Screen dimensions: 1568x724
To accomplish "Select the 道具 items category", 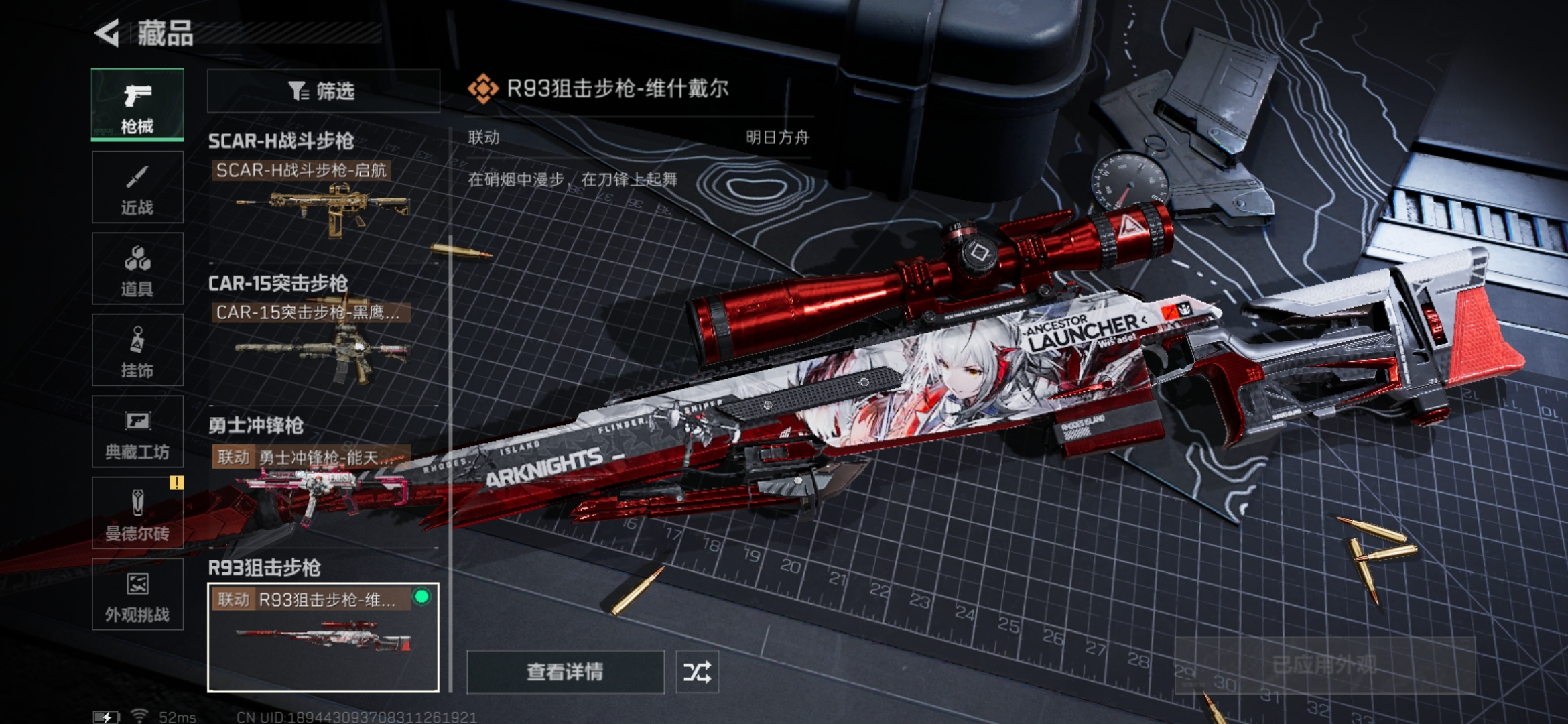I will (137, 269).
